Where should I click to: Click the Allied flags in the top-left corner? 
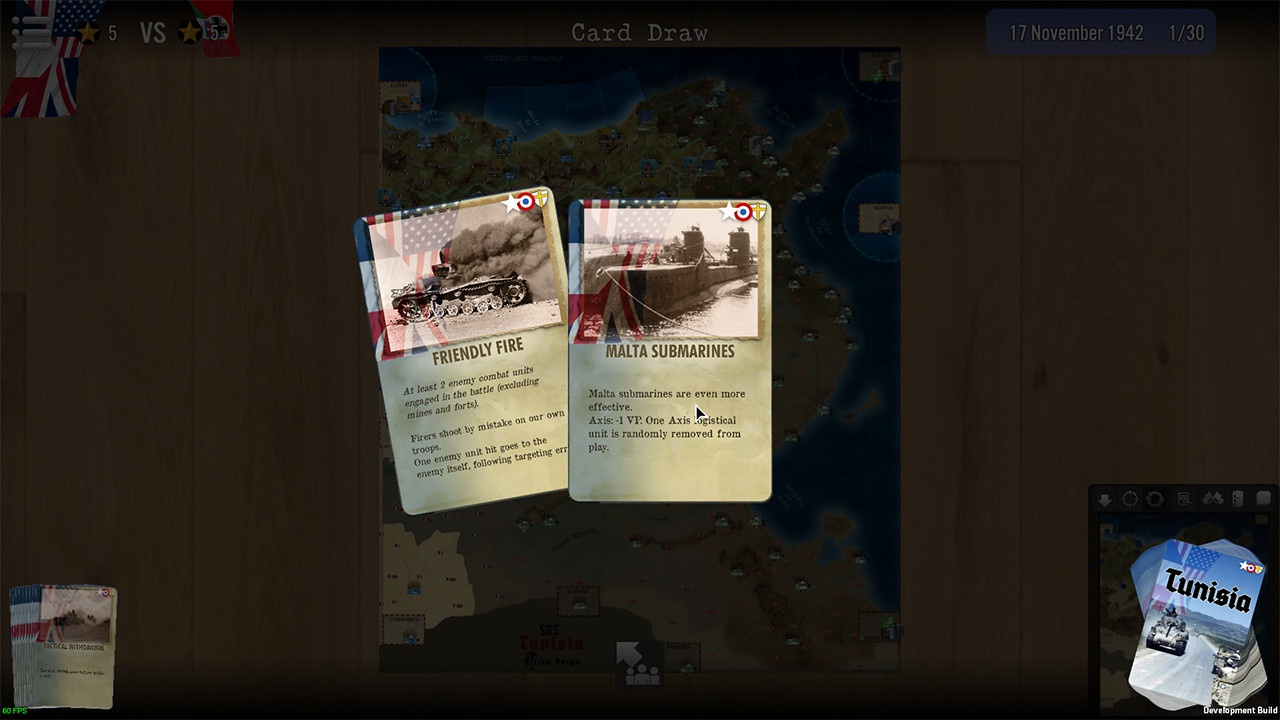(40, 85)
